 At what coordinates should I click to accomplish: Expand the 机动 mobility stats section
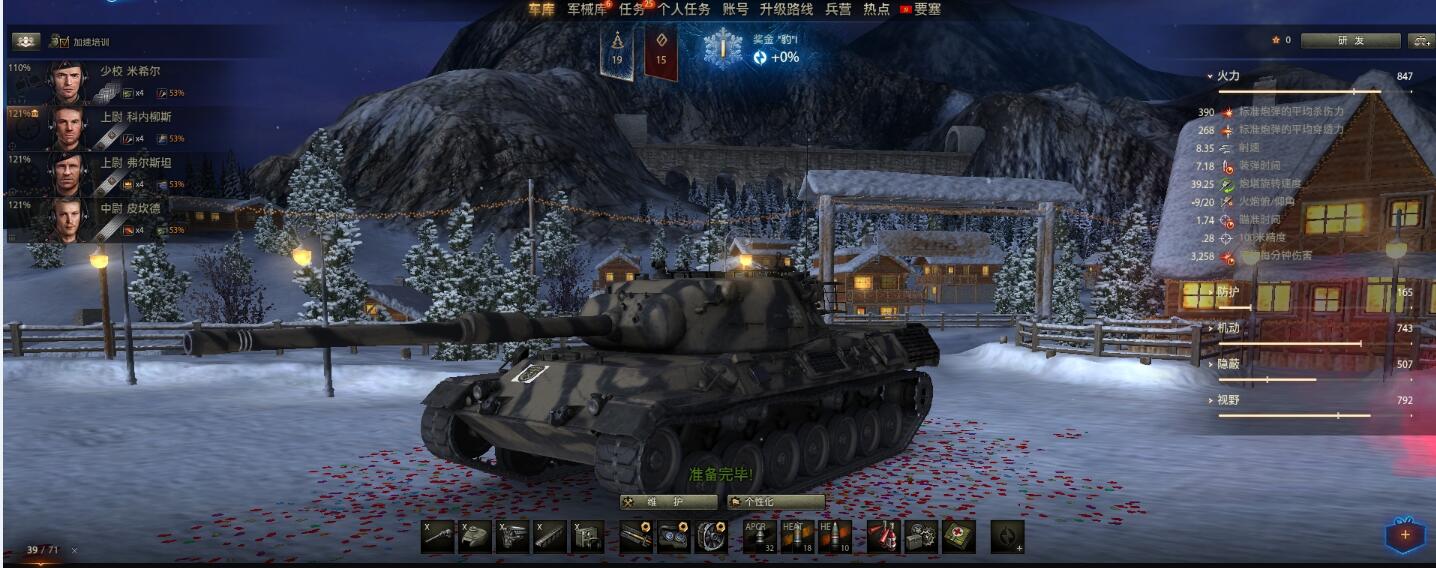point(1228,328)
